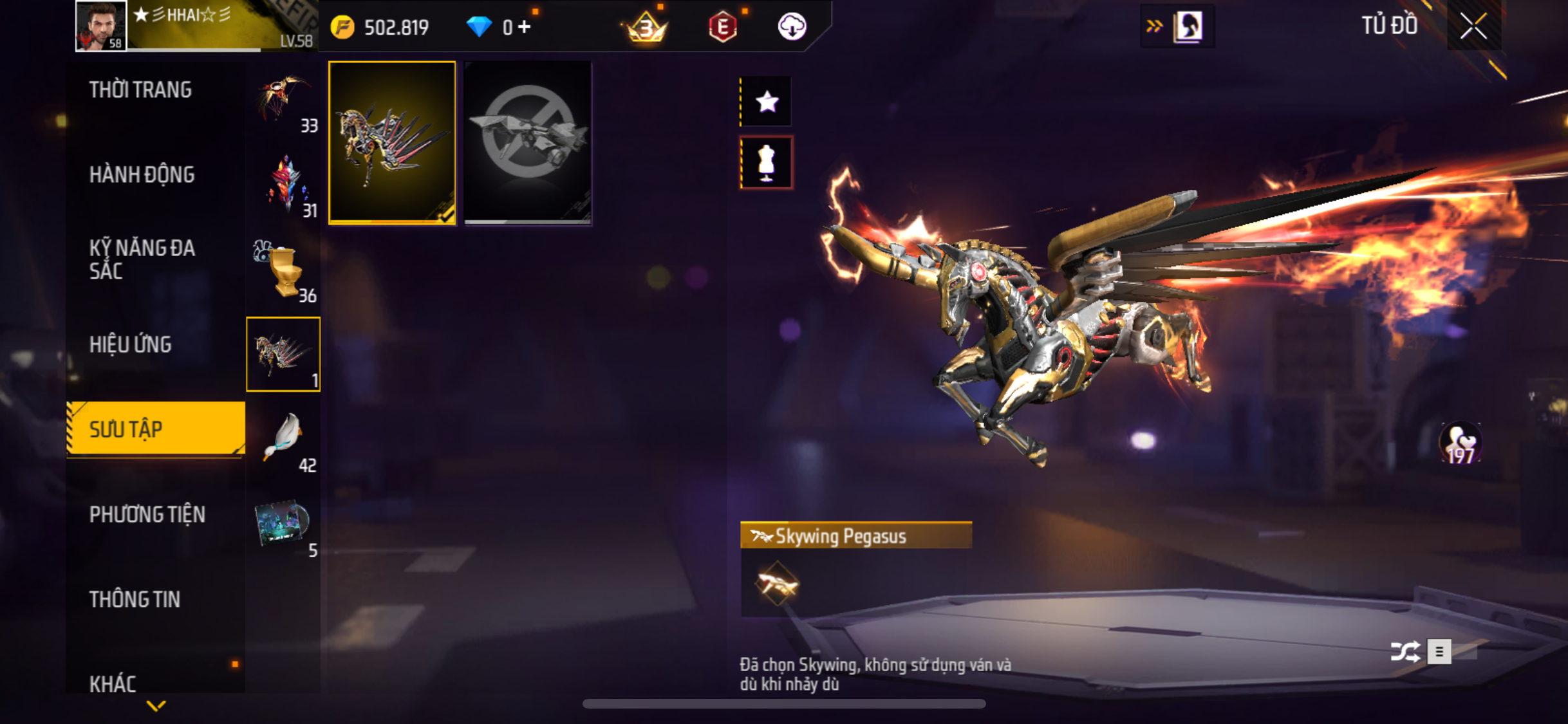The image size is (1568, 724).
Task: Open the mannequin outfit preview button
Action: pos(766,163)
